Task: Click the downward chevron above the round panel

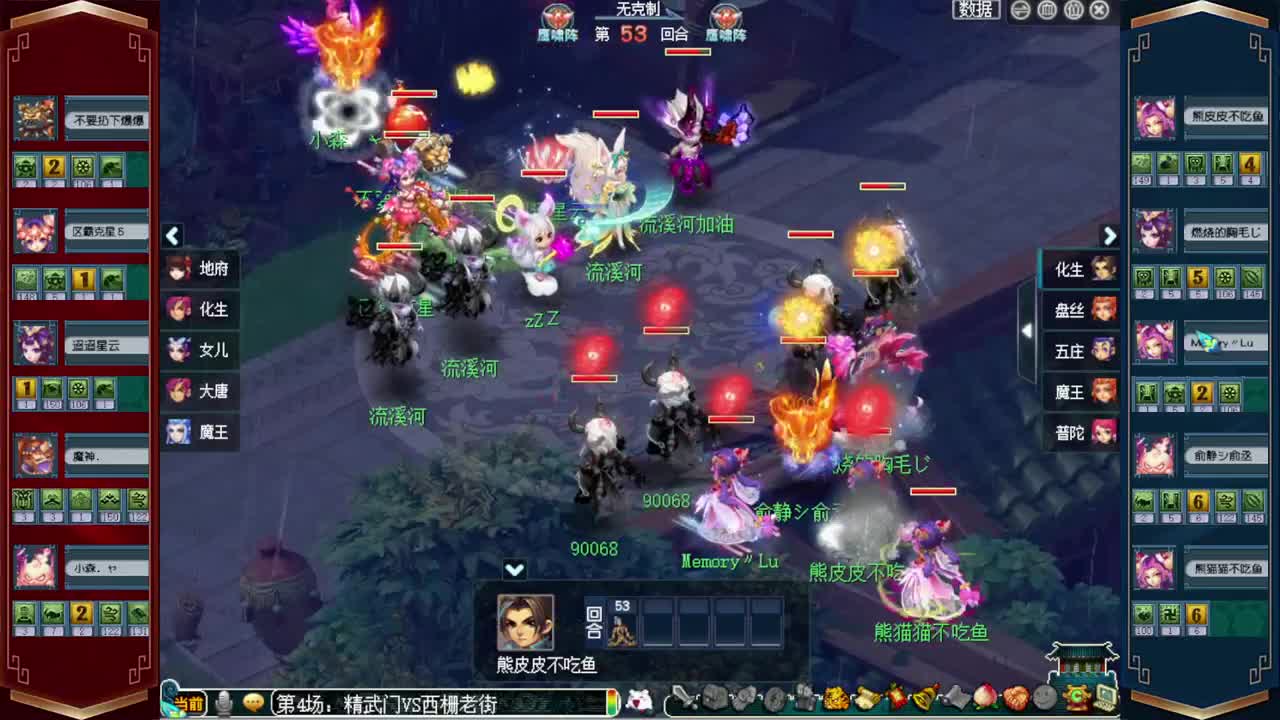Action: [x=515, y=569]
